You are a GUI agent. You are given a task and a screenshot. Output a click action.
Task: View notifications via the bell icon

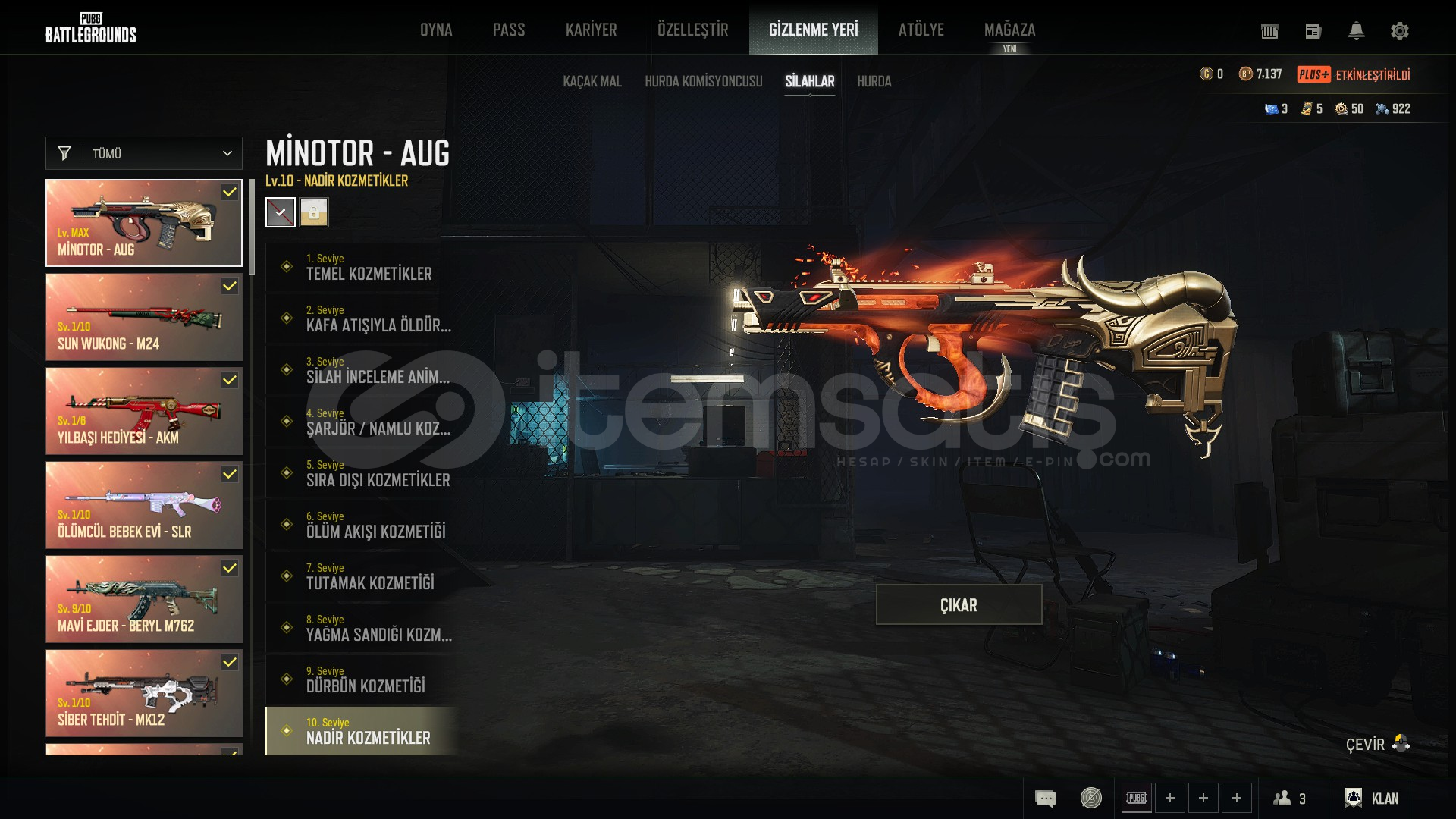tap(1356, 31)
